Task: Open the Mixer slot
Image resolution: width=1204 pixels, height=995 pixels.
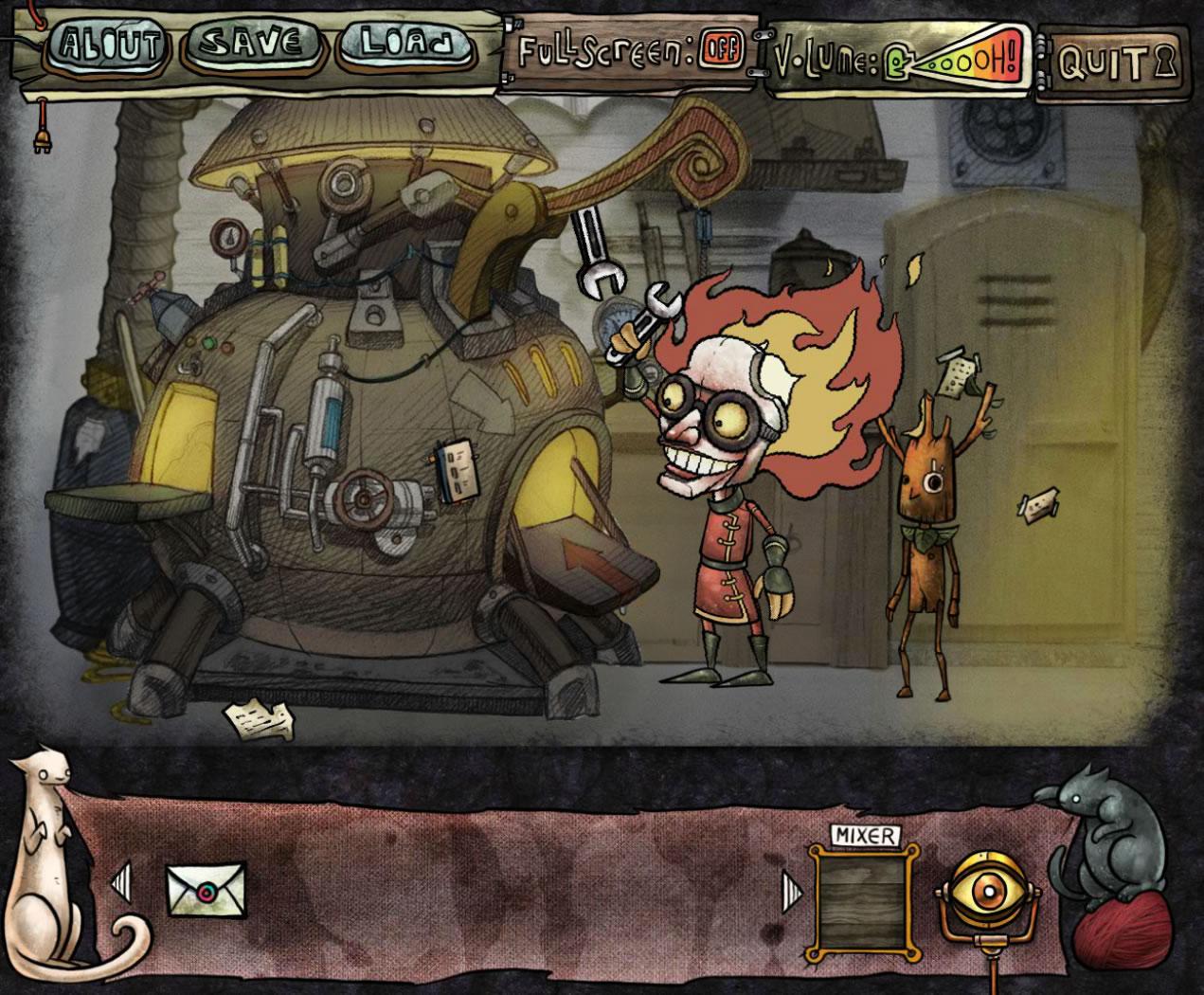Action: (862, 896)
